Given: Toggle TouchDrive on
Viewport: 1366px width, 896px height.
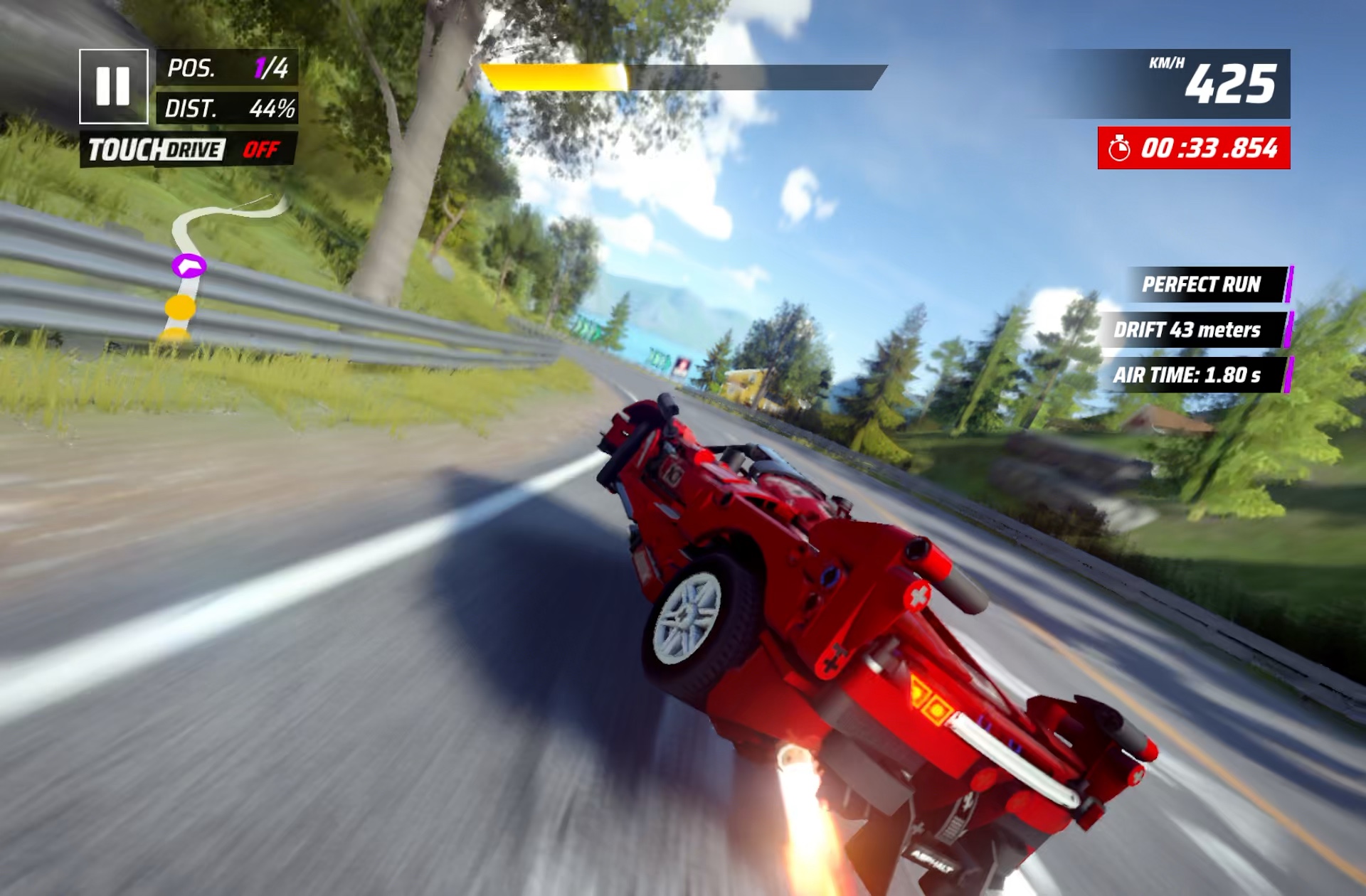Looking at the screenshot, I should point(189,150).
